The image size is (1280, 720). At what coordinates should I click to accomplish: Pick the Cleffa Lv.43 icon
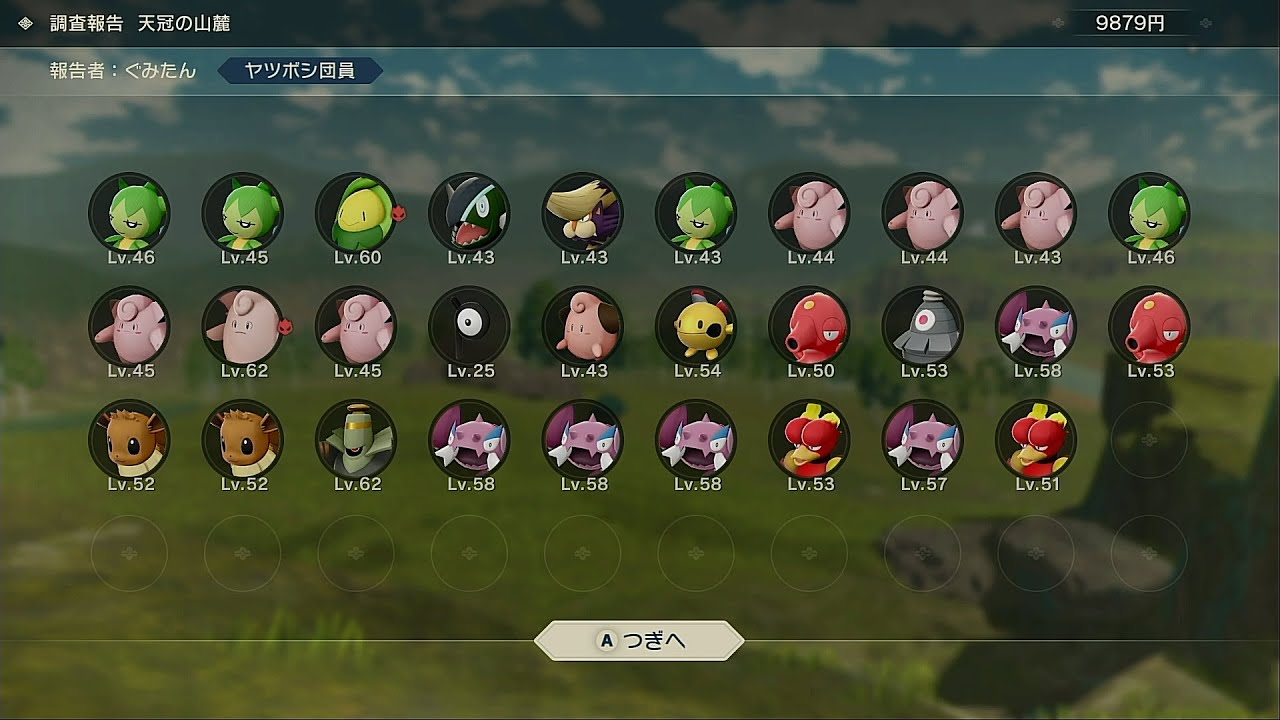tap(583, 327)
